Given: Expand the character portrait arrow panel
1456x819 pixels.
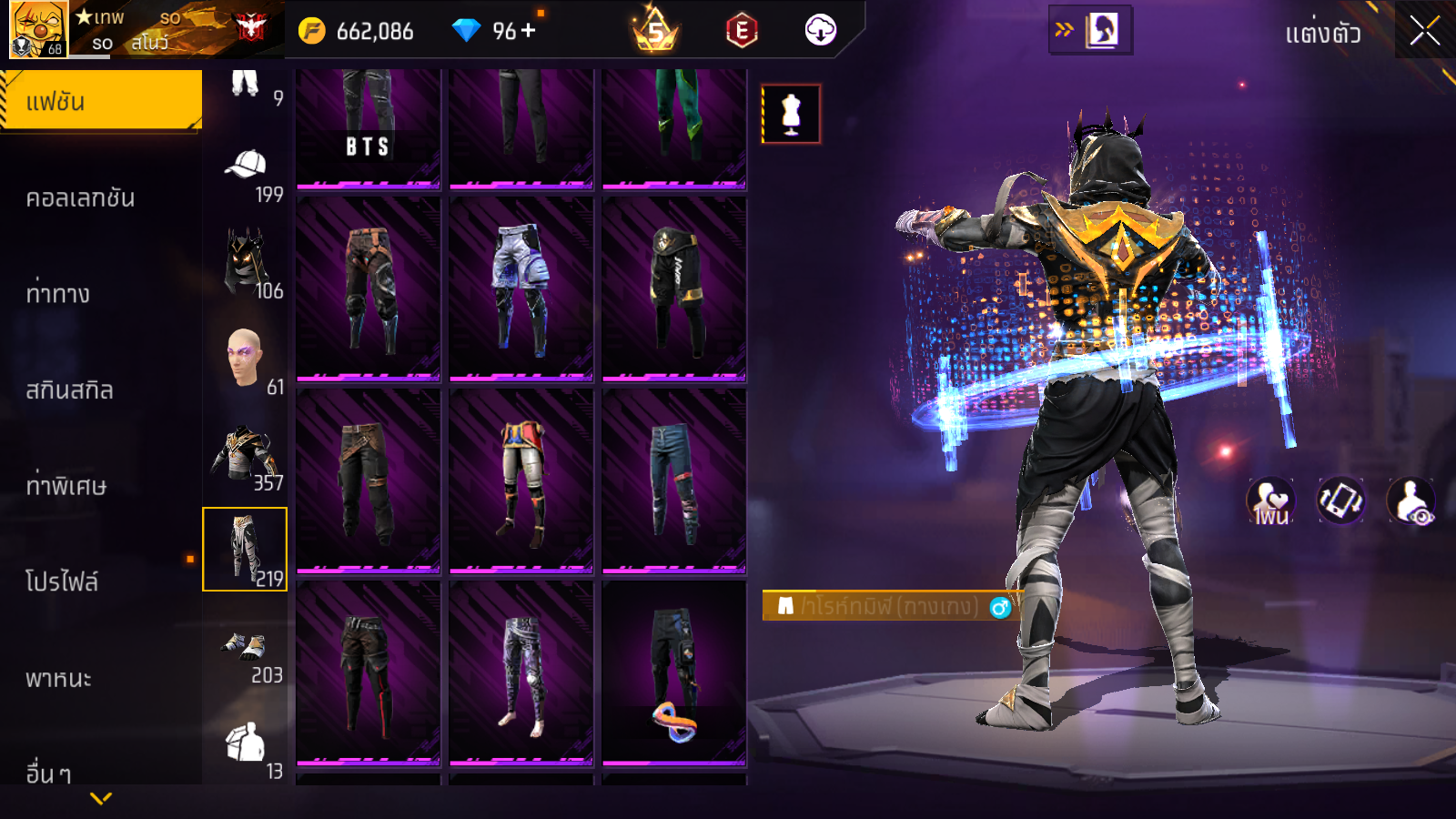Looking at the screenshot, I should (1089, 30).
